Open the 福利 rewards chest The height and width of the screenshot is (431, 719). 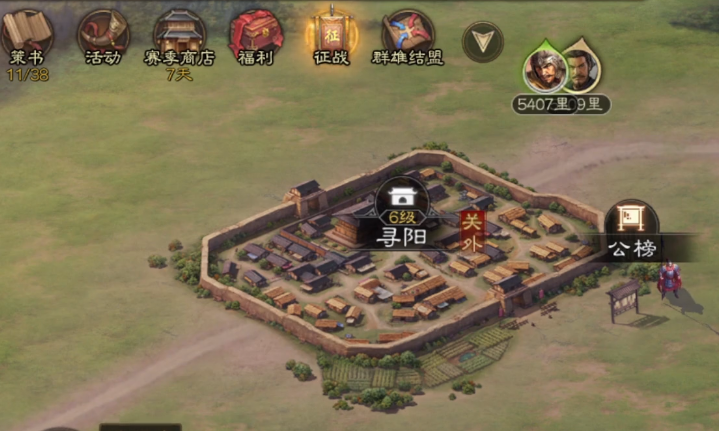(255, 36)
